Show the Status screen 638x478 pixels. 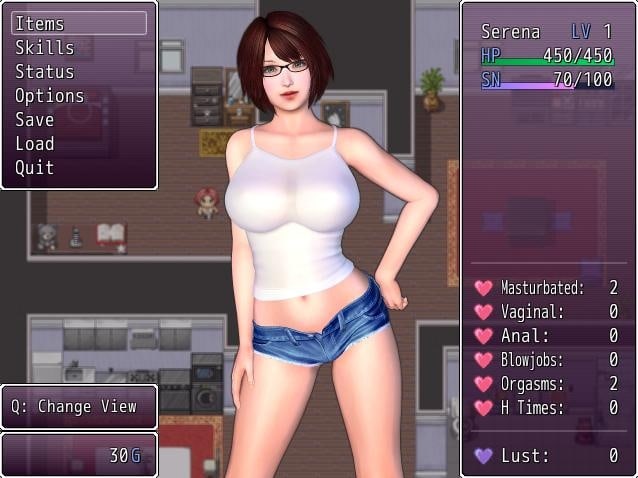point(44,72)
